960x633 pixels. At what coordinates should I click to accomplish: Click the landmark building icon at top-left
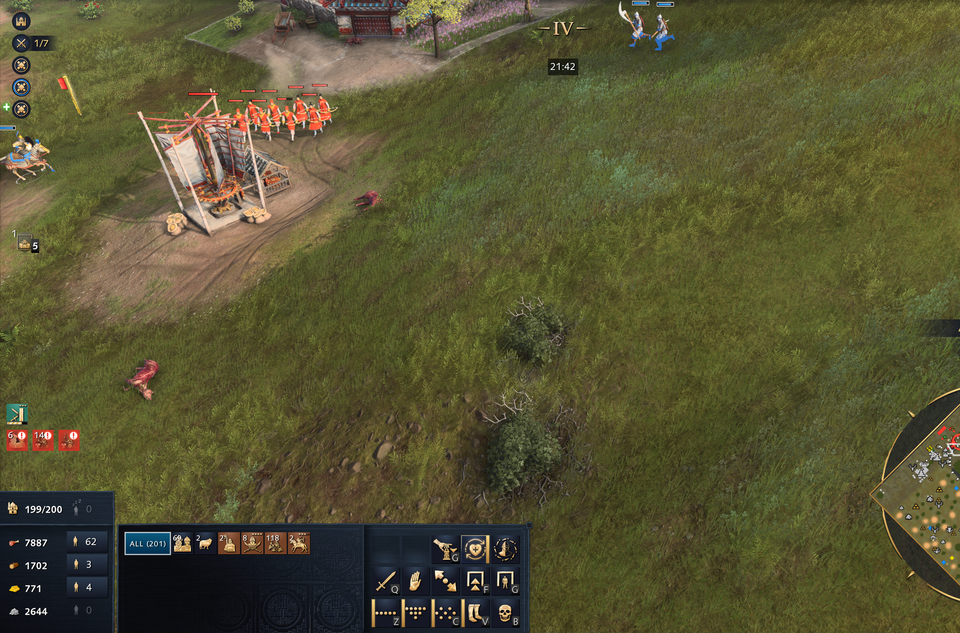[x=21, y=20]
